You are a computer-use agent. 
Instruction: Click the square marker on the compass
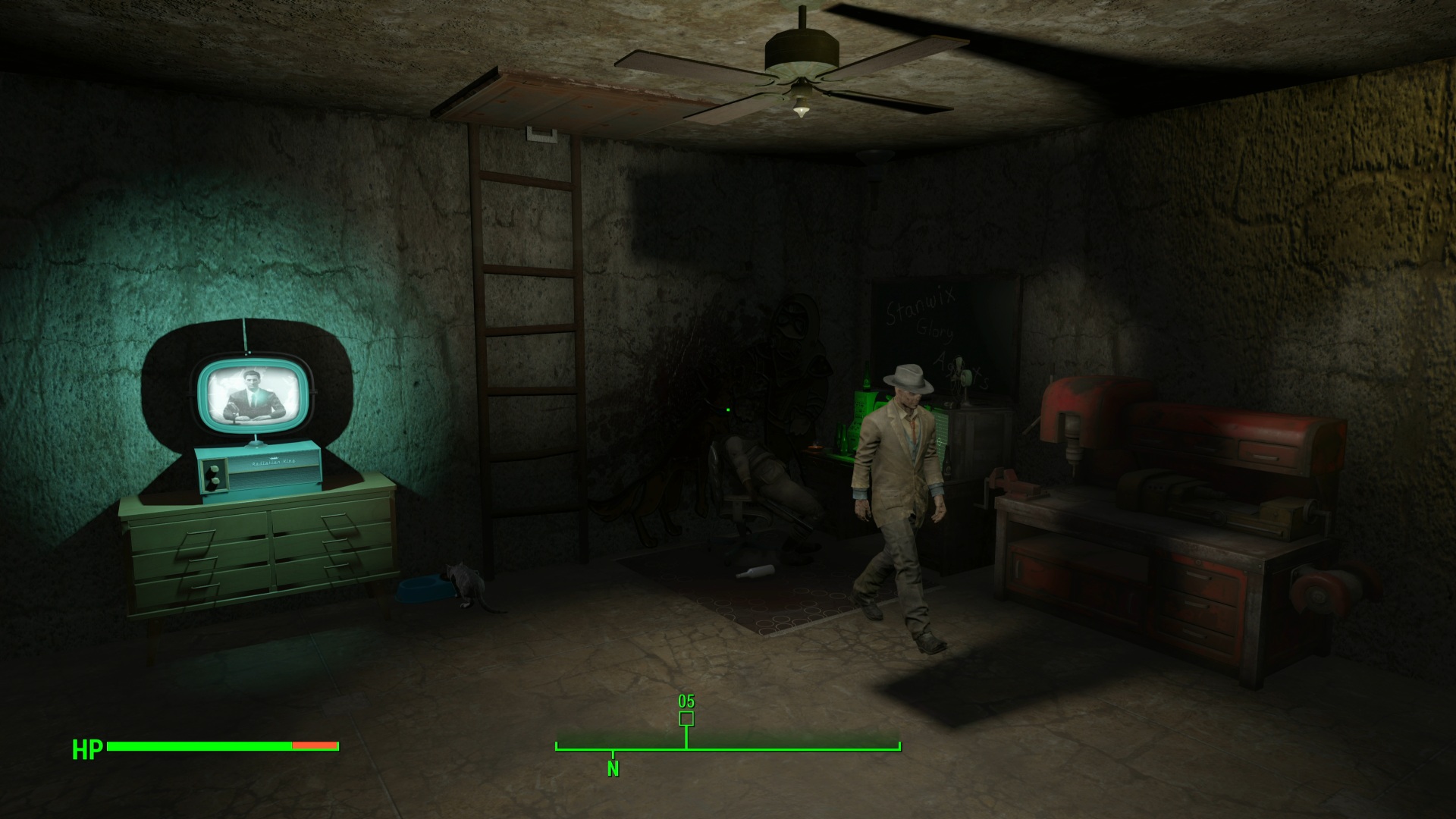(x=686, y=718)
